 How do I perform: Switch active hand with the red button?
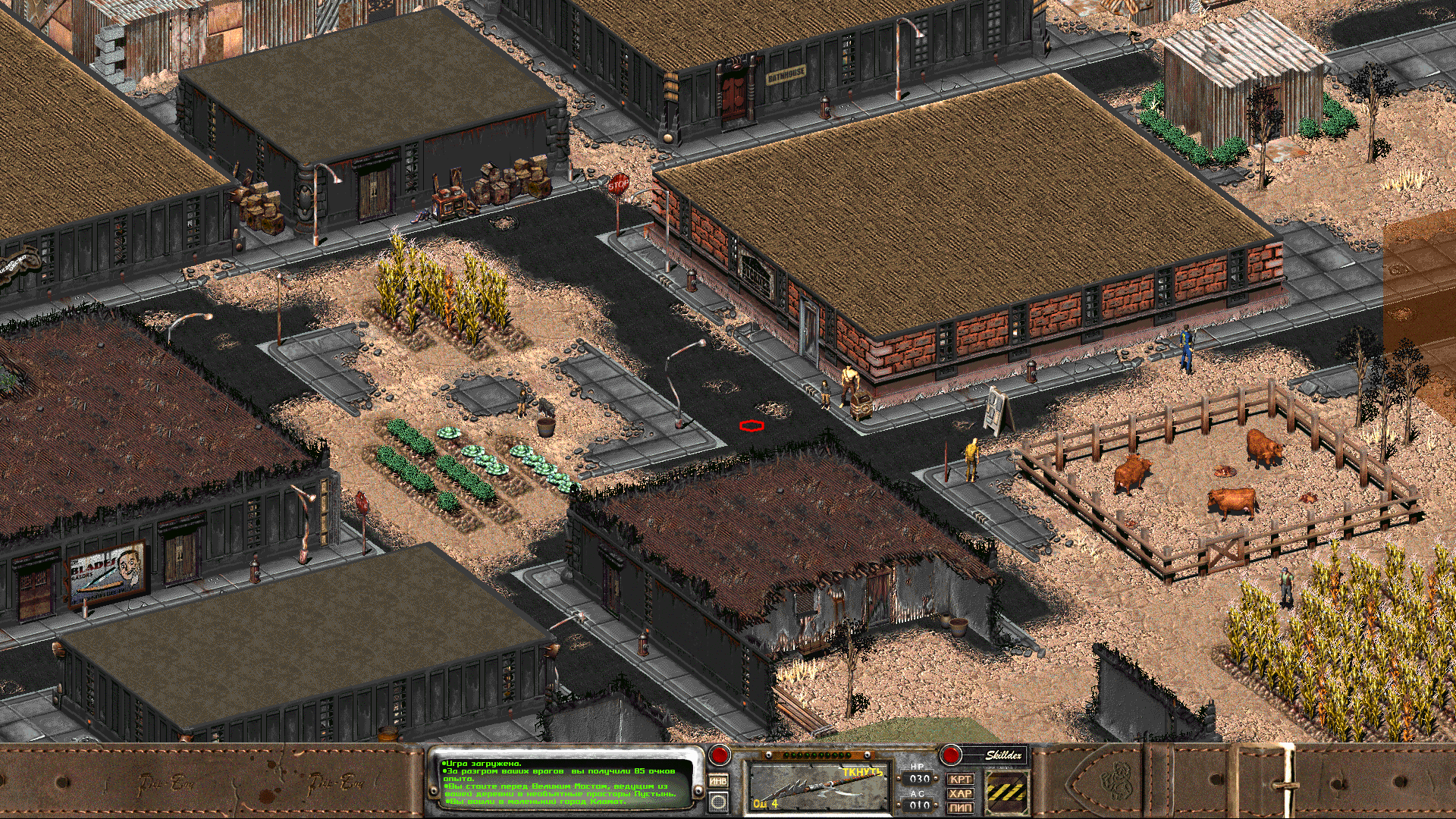pos(719,755)
